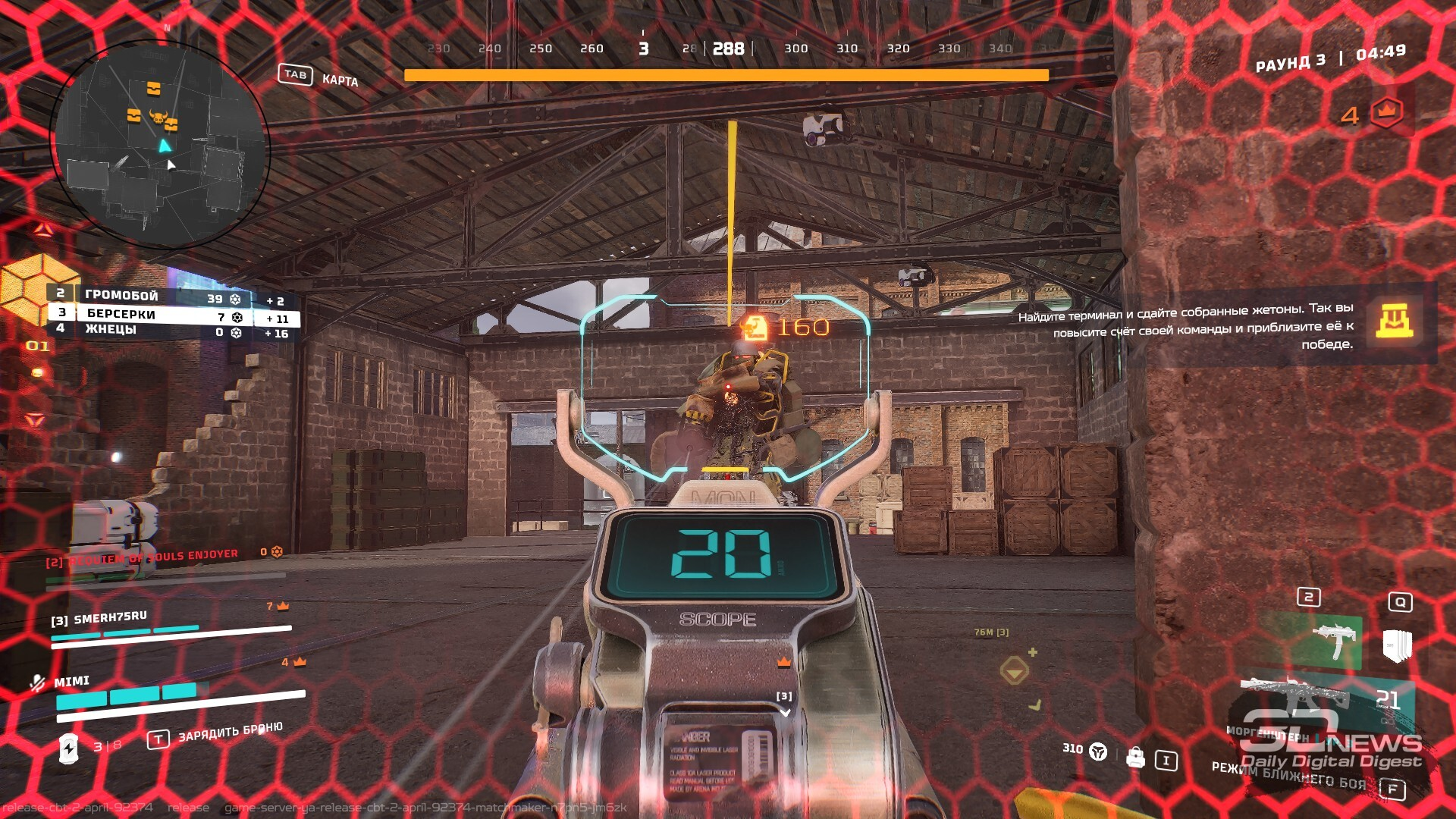Click the muted microphone icon beside MIMI
The width and height of the screenshot is (1456, 819).
(x=36, y=683)
